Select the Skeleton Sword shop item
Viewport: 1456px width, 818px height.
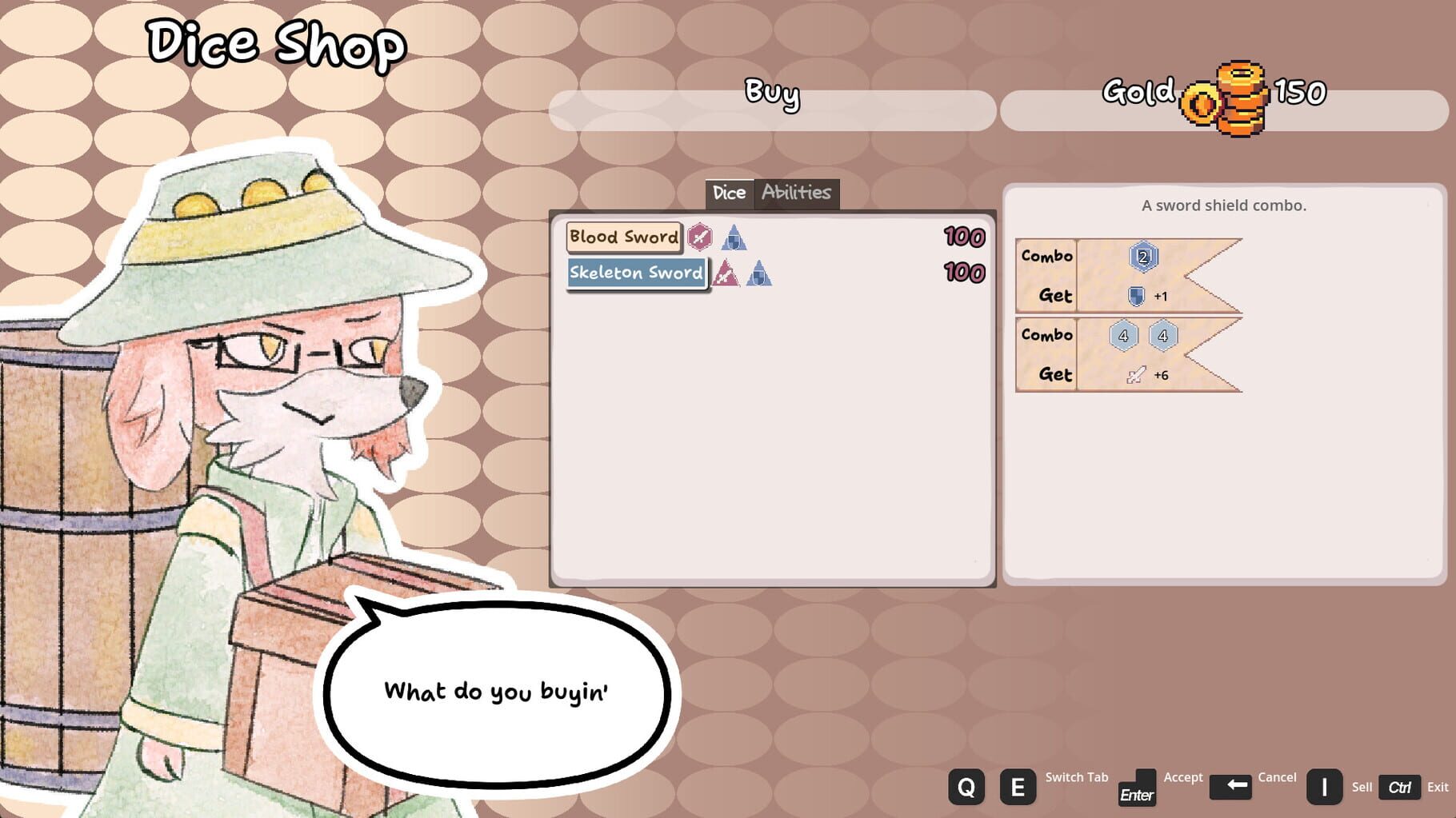[x=636, y=273]
